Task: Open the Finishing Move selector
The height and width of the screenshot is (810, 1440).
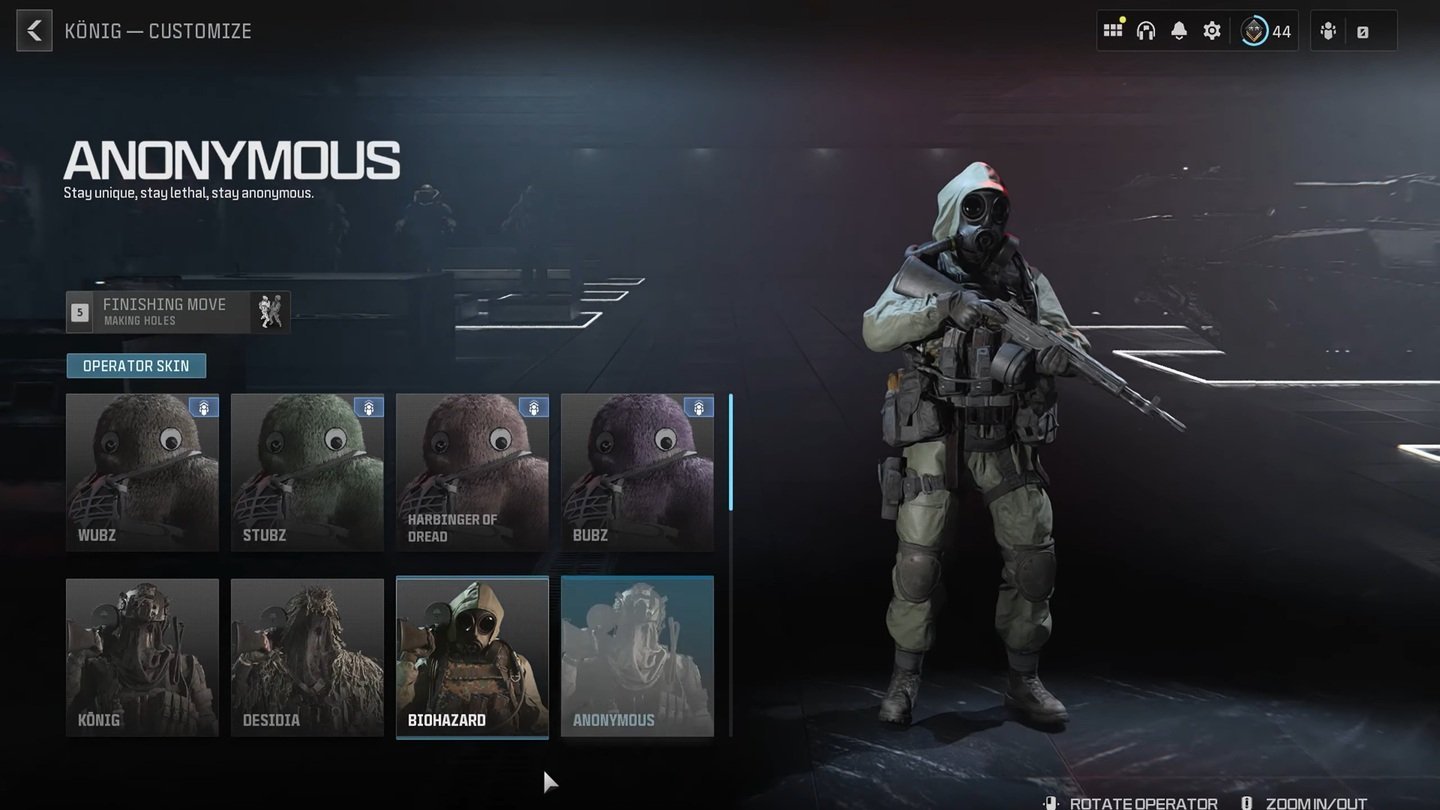Action: (178, 312)
